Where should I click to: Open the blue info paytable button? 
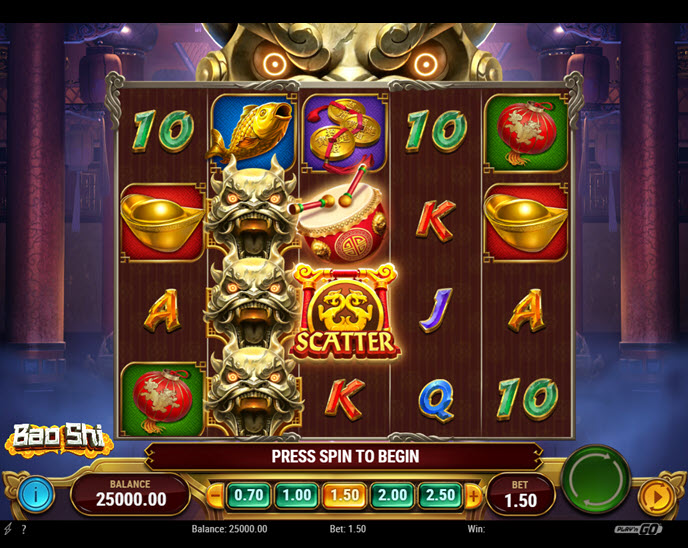point(36,493)
